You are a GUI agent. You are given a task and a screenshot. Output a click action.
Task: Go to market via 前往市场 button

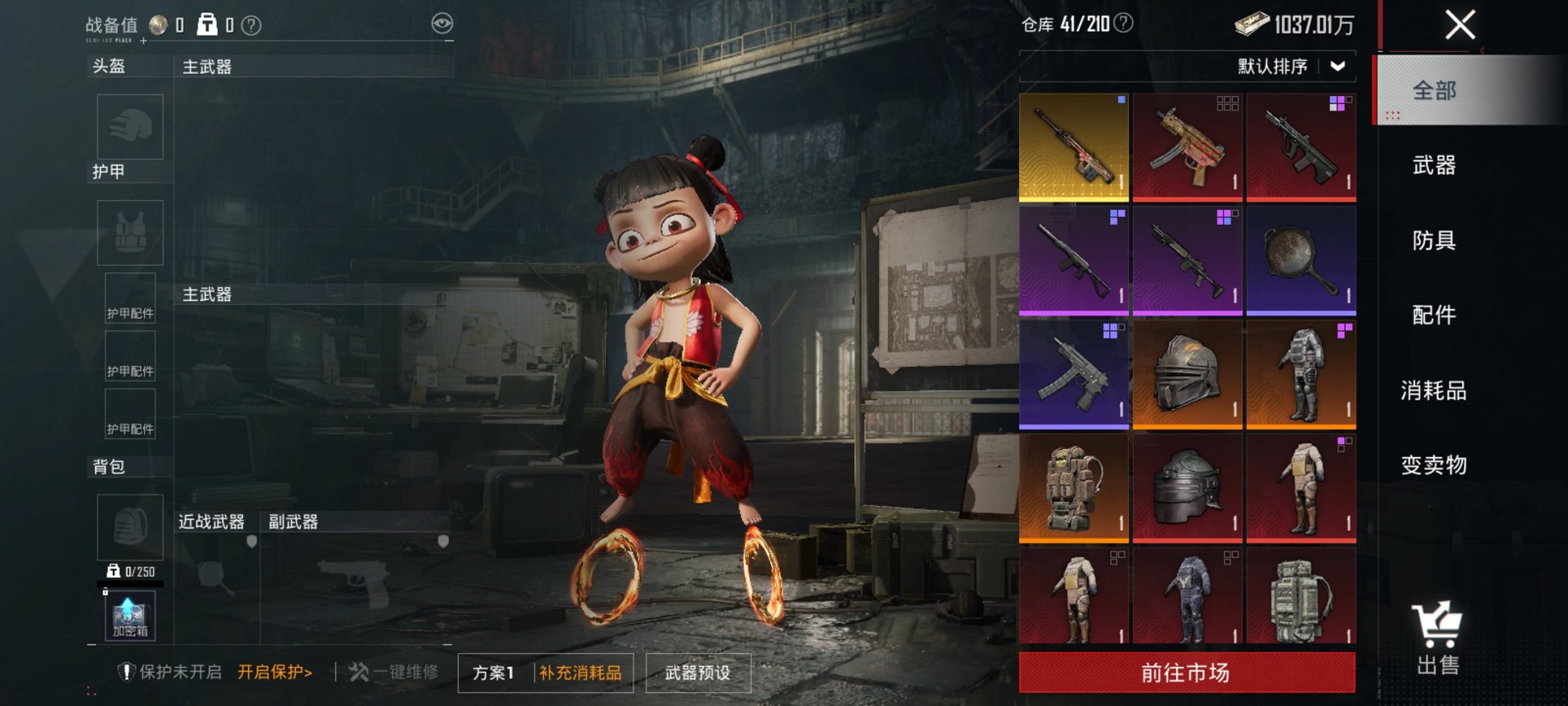click(1186, 673)
